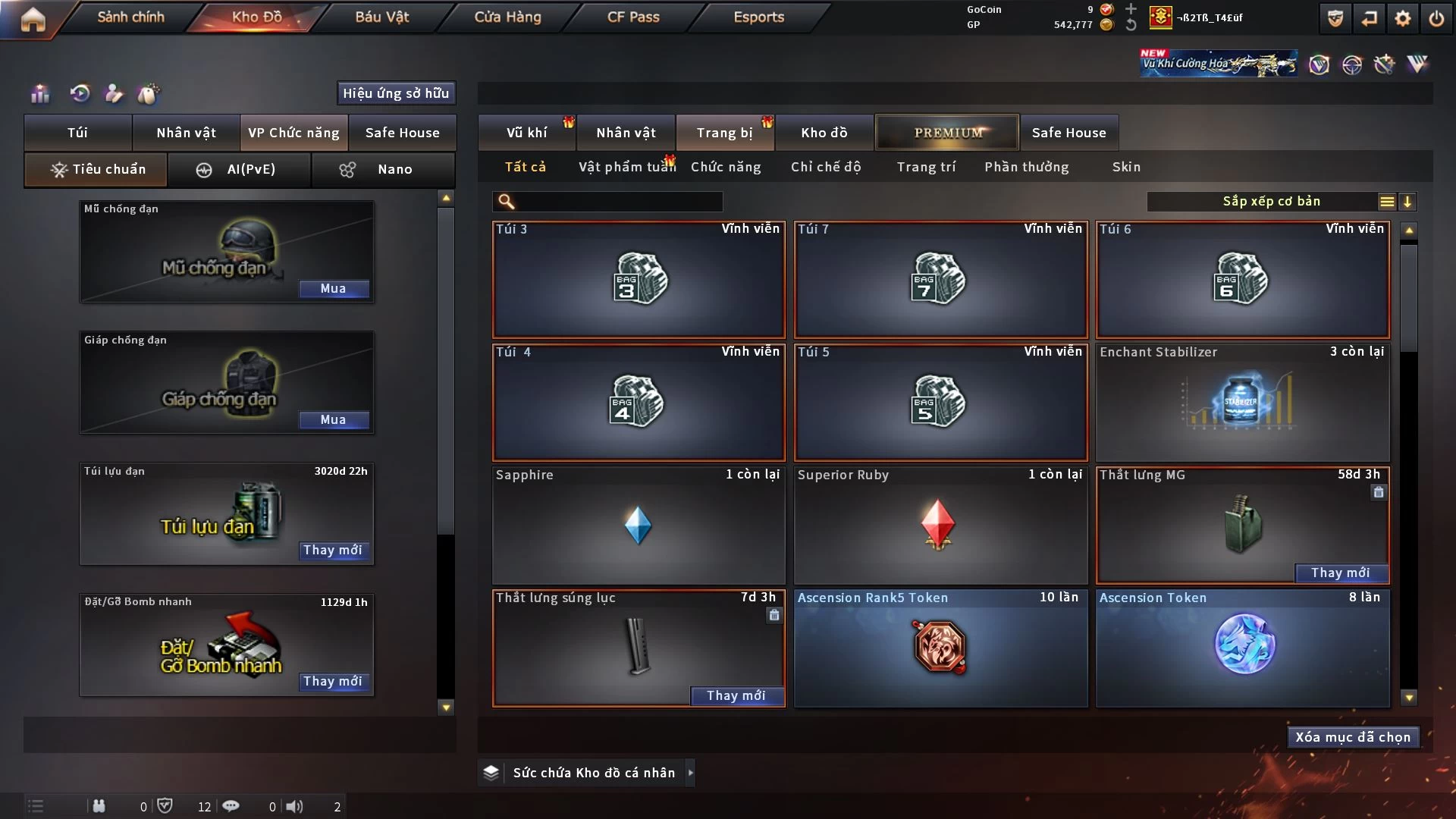
Task: Open the CF Pass page
Action: tap(633, 17)
